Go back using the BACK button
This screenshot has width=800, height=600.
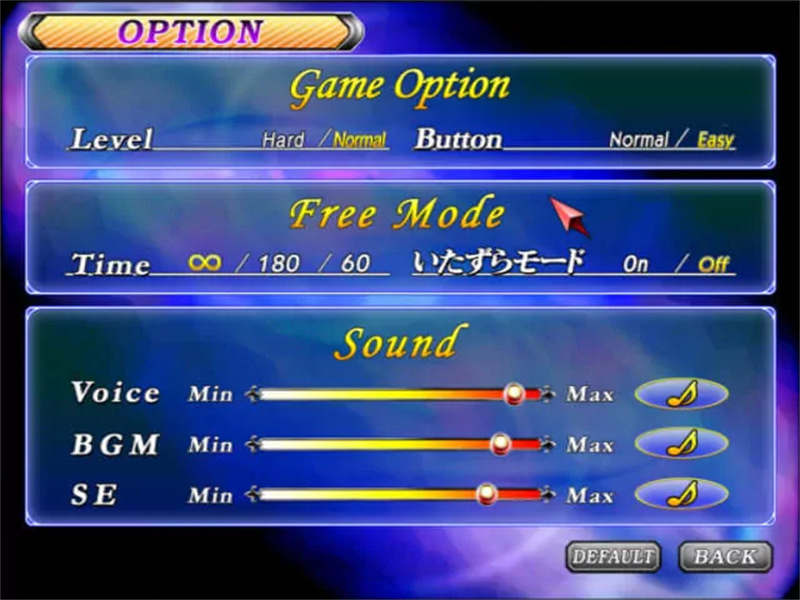click(725, 556)
